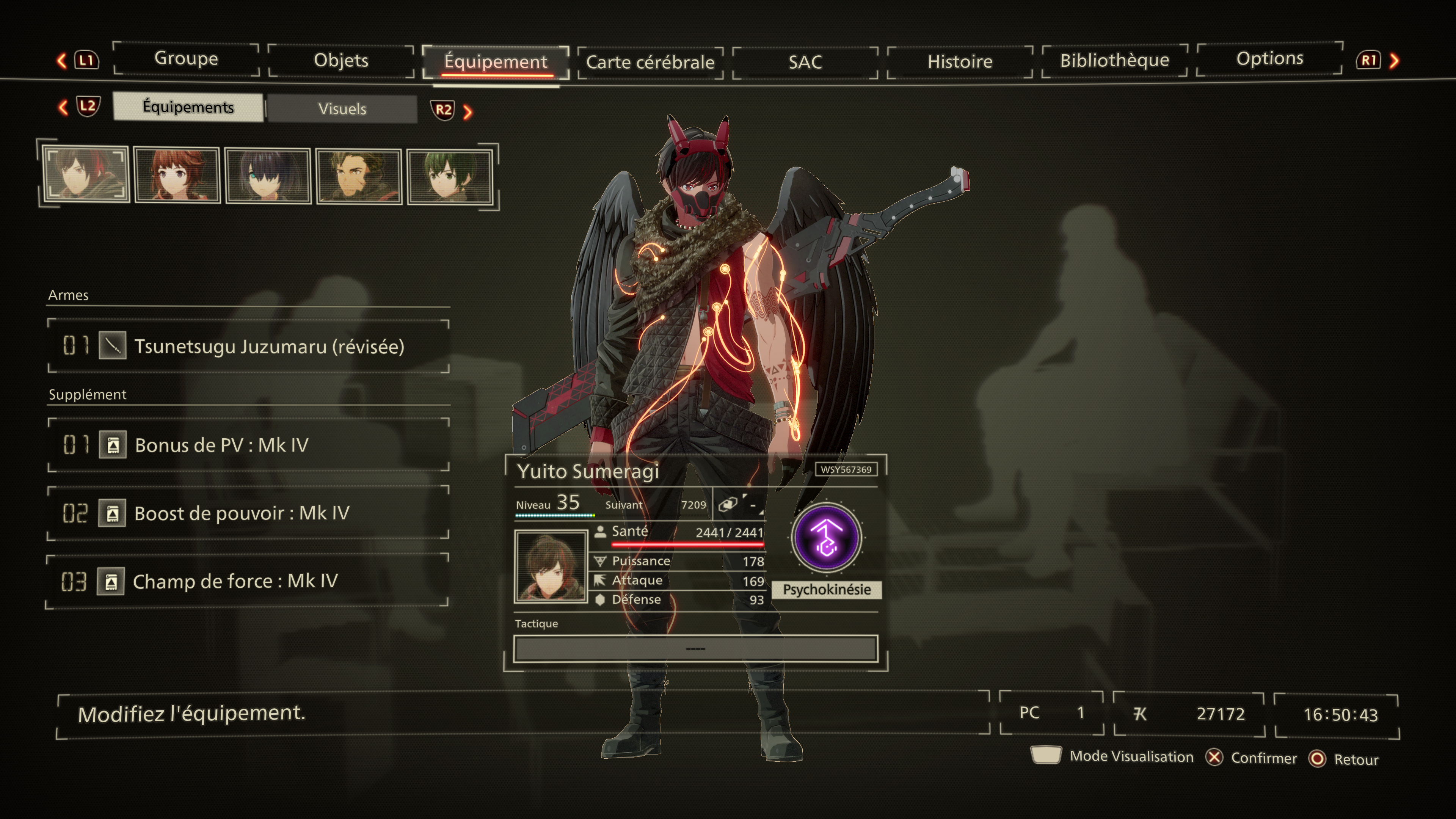This screenshot has width=1456, height=819.
Task: Choose the Boost de pouvoir : Mk IV slot
Action: tap(249, 513)
